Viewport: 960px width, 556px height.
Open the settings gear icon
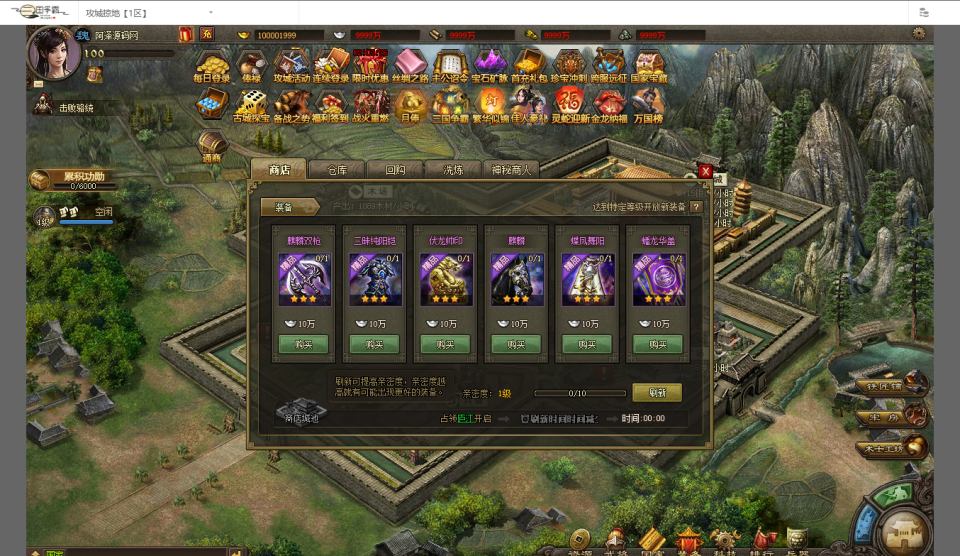(x=919, y=34)
